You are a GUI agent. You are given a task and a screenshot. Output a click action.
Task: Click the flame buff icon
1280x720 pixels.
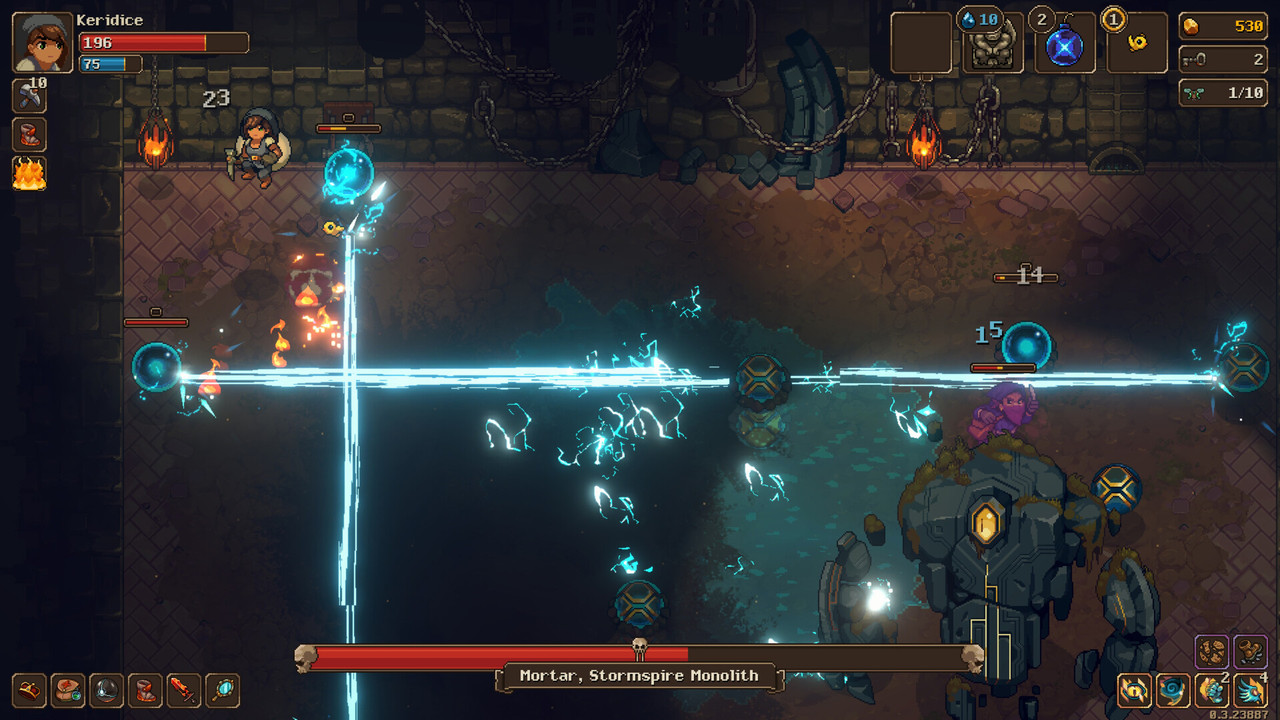(x=29, y=173)
